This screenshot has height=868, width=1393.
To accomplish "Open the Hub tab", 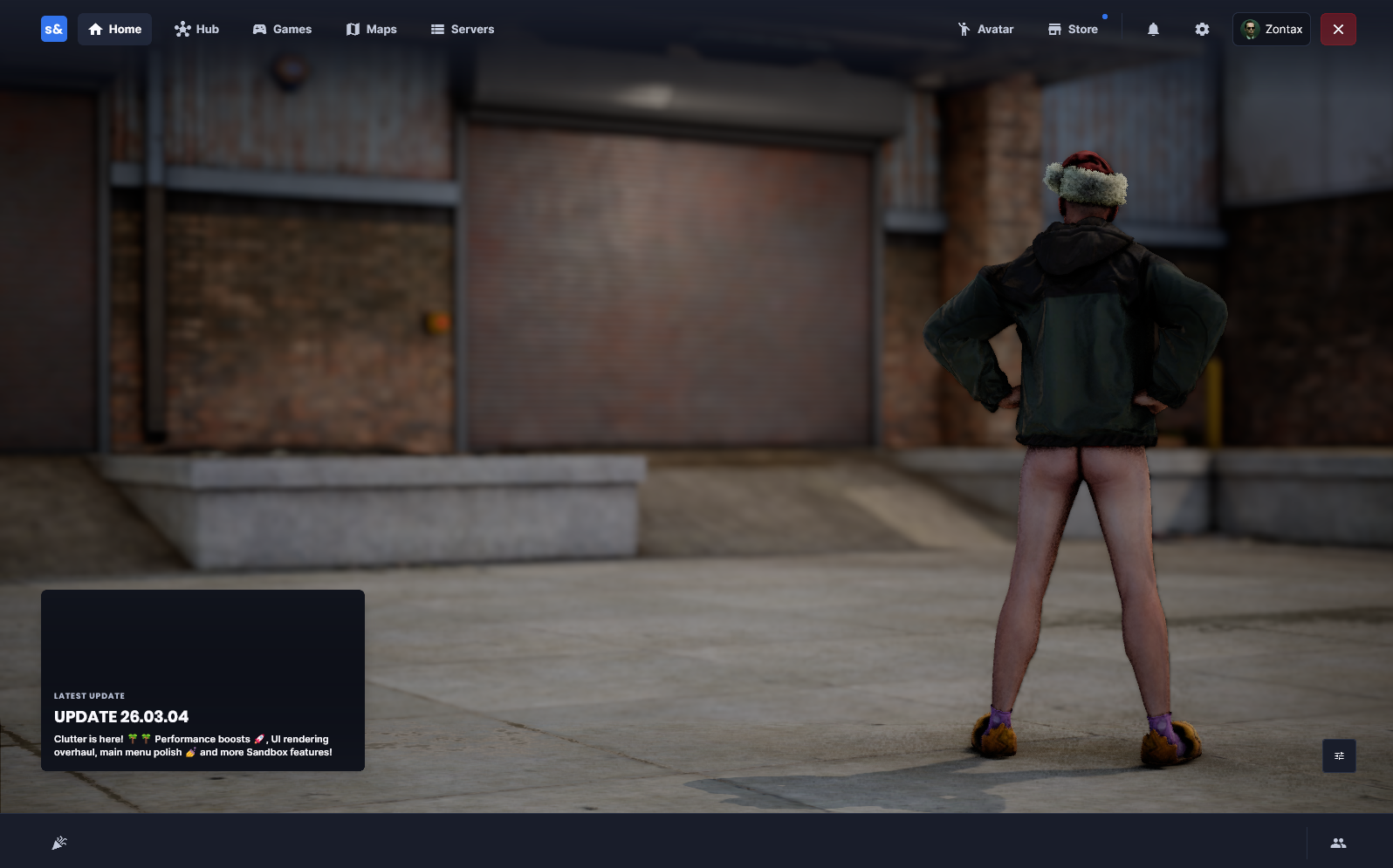I will (x=196, y=29).
